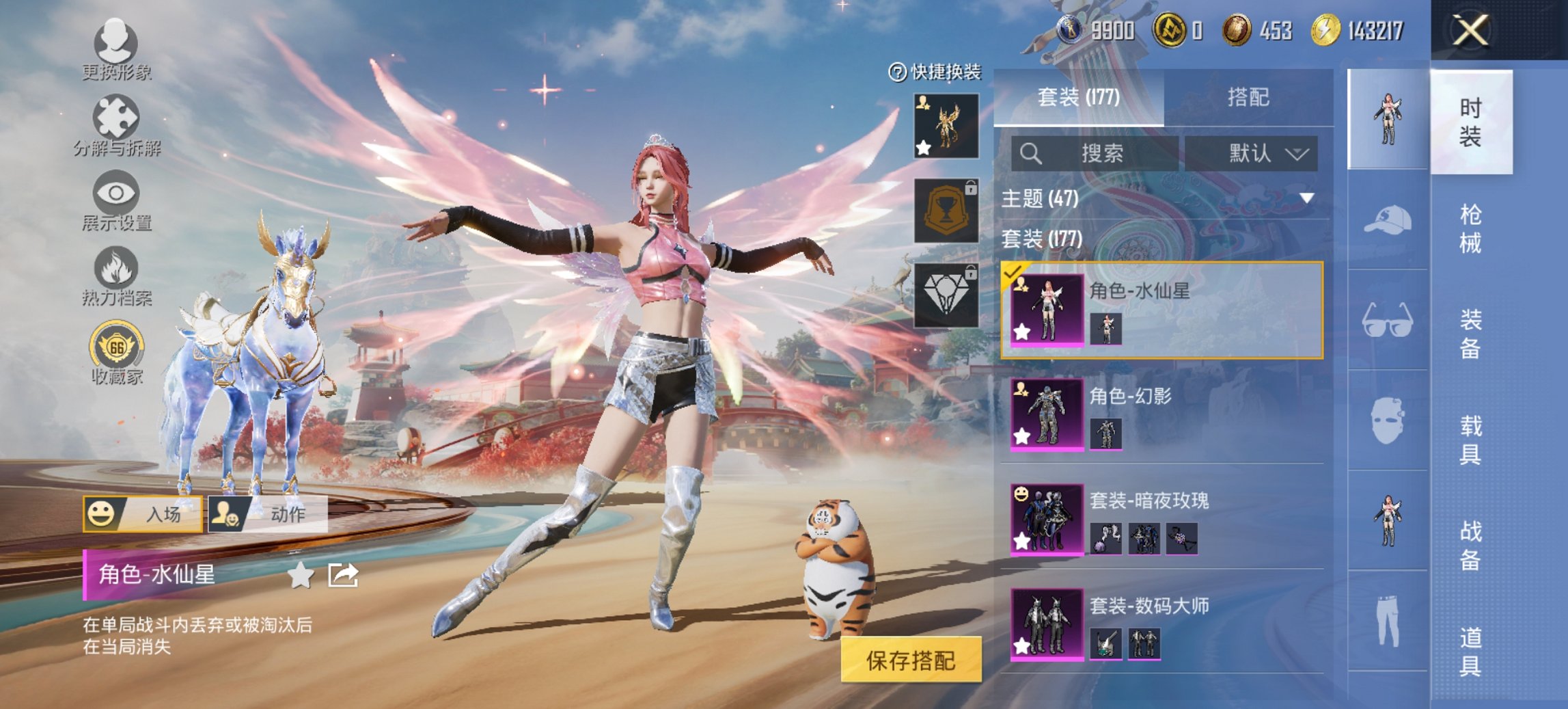This screenshot has width=1568, height=709.
Task: Select the cap headwear category icon
Action: [1388, 220]
